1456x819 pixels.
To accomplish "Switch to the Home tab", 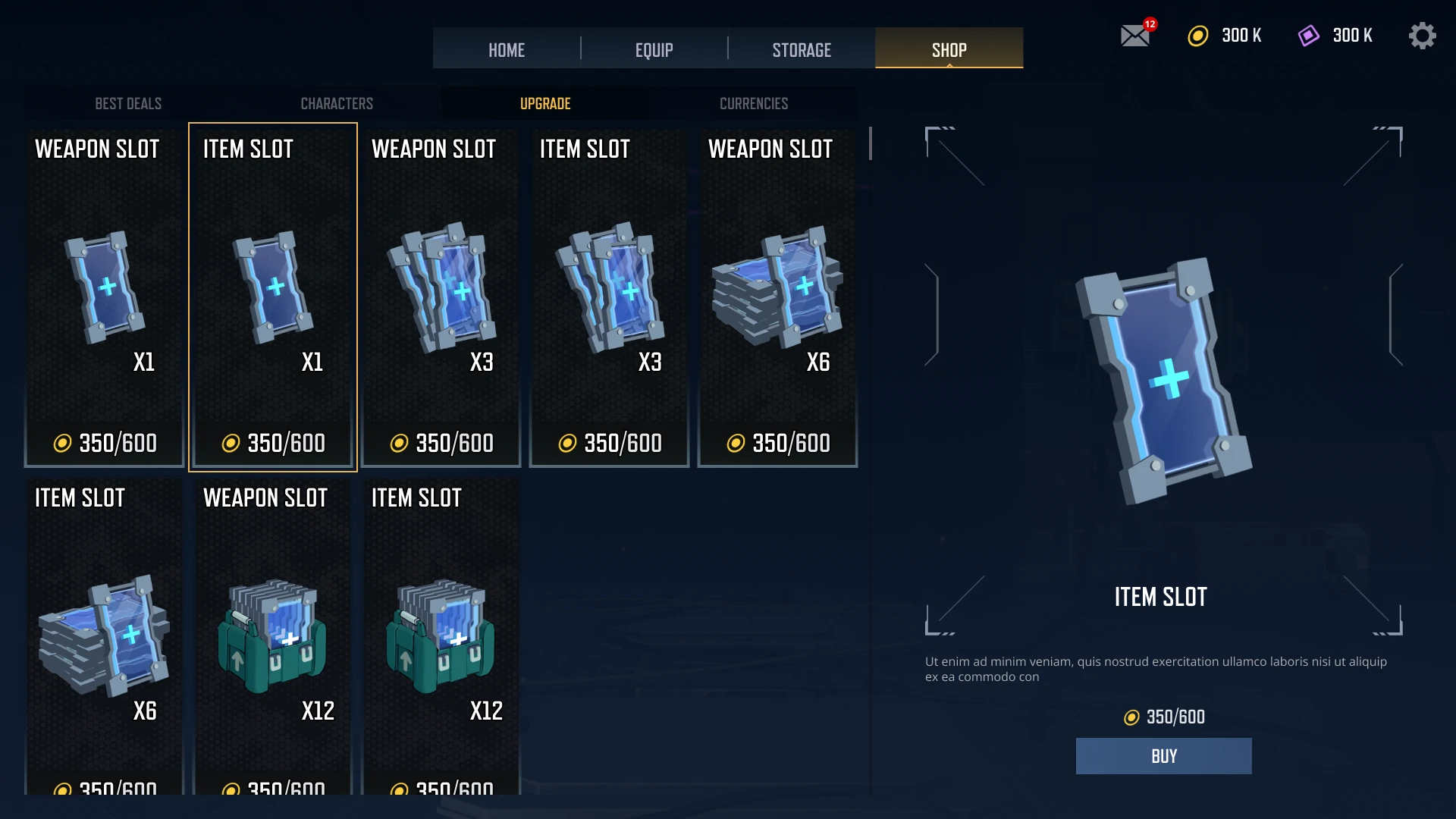I will [x=506, y=50].
